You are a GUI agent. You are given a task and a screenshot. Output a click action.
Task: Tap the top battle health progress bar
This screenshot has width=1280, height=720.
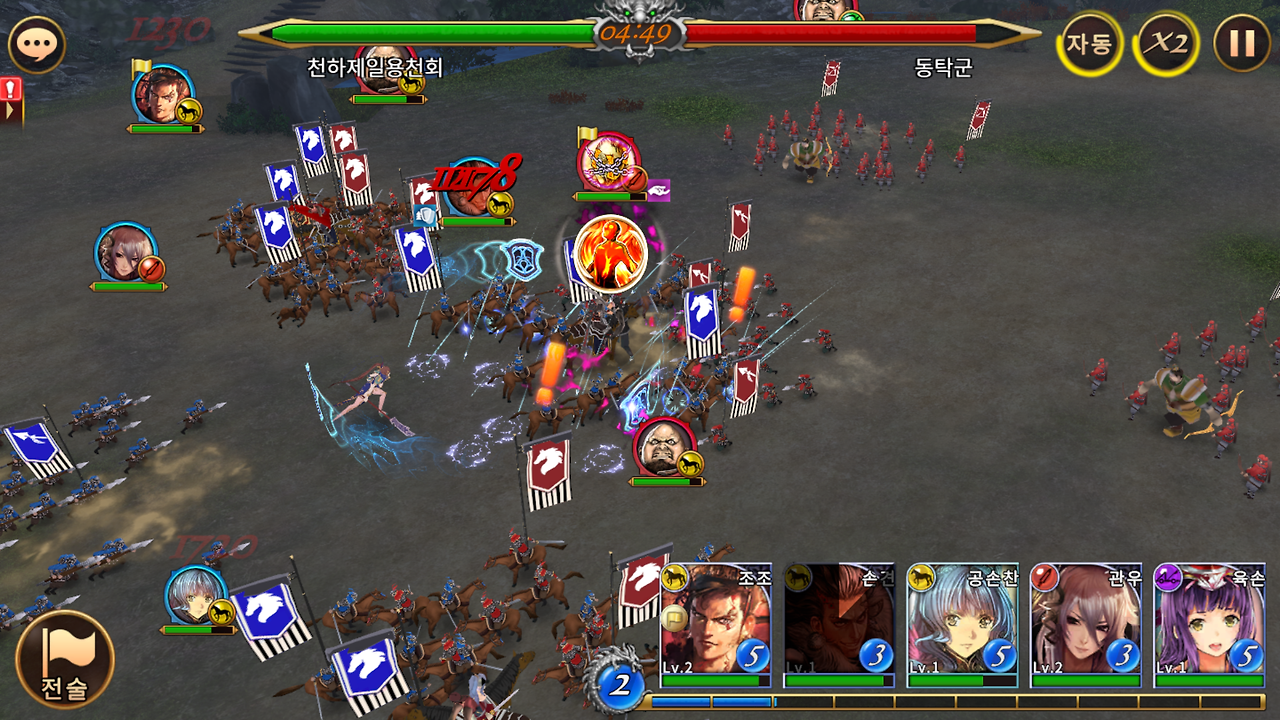point(450,31)
